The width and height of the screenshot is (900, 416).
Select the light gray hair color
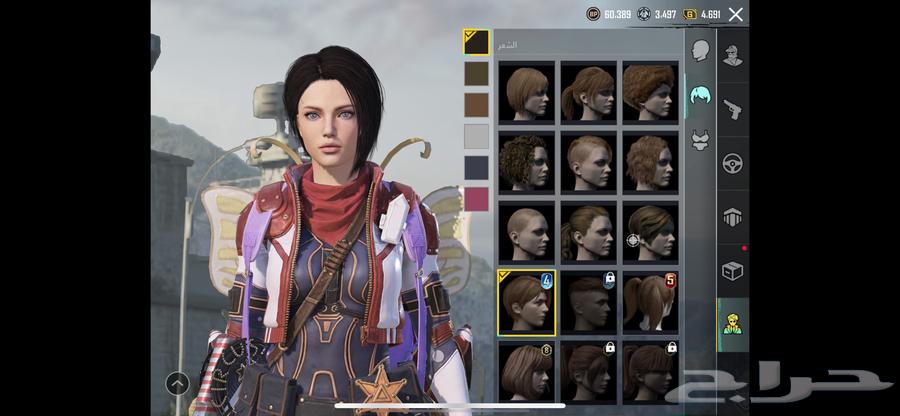(x=476, y=136)
